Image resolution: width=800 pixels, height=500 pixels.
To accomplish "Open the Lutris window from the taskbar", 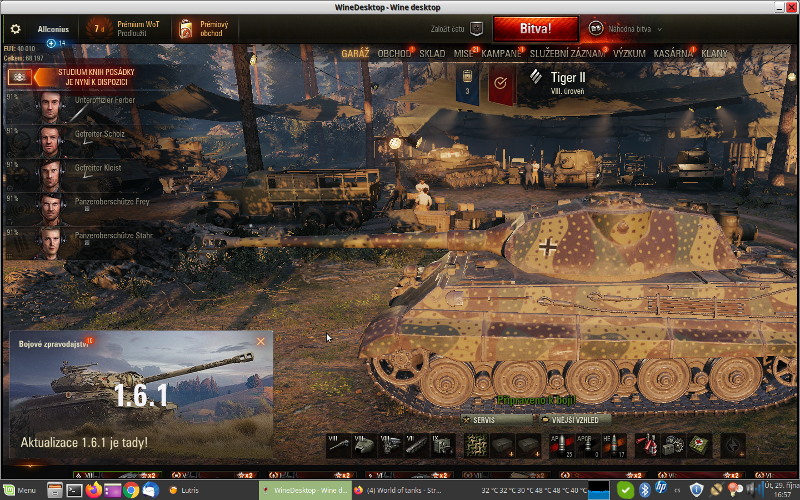I will [x=188, y=490].
